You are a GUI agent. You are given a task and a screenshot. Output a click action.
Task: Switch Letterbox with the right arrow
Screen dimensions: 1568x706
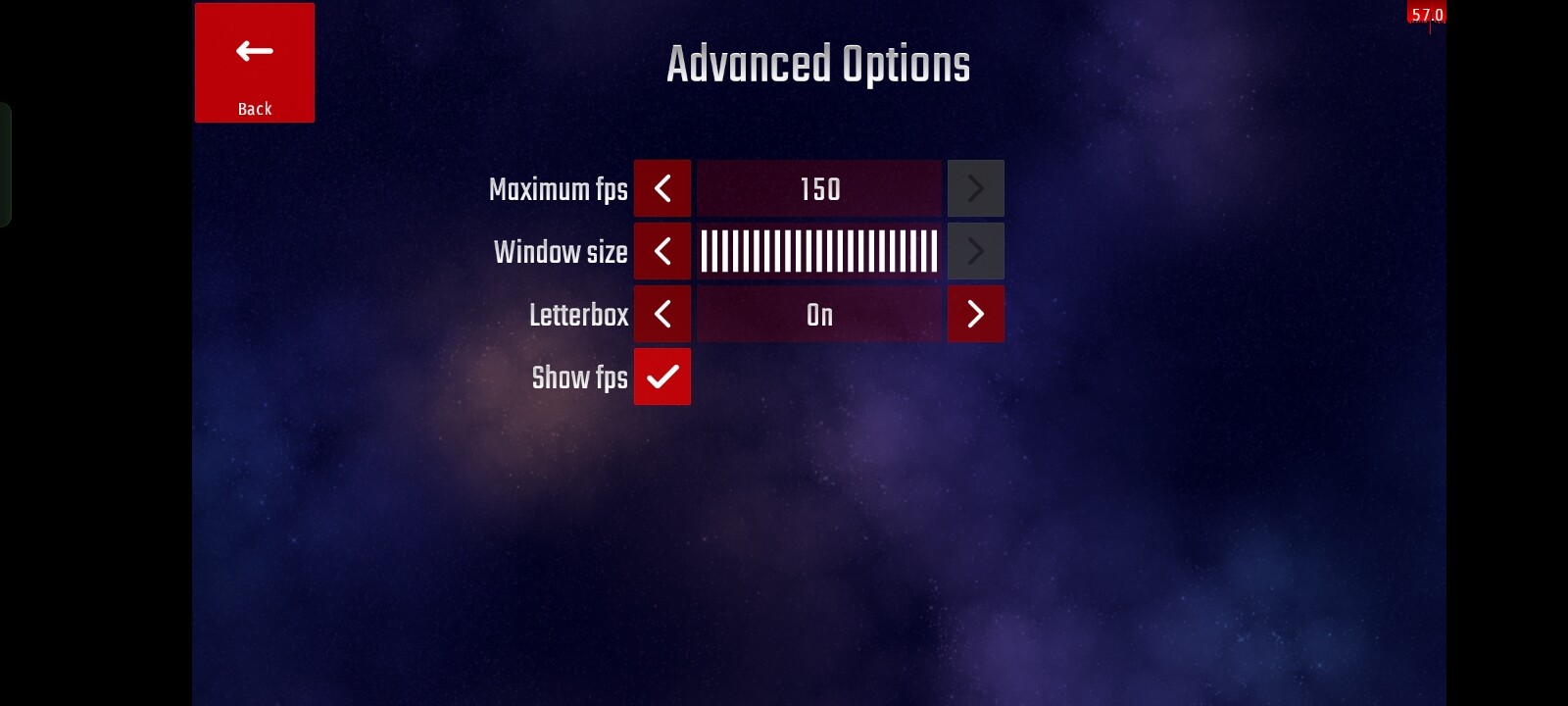coord(975,314)
